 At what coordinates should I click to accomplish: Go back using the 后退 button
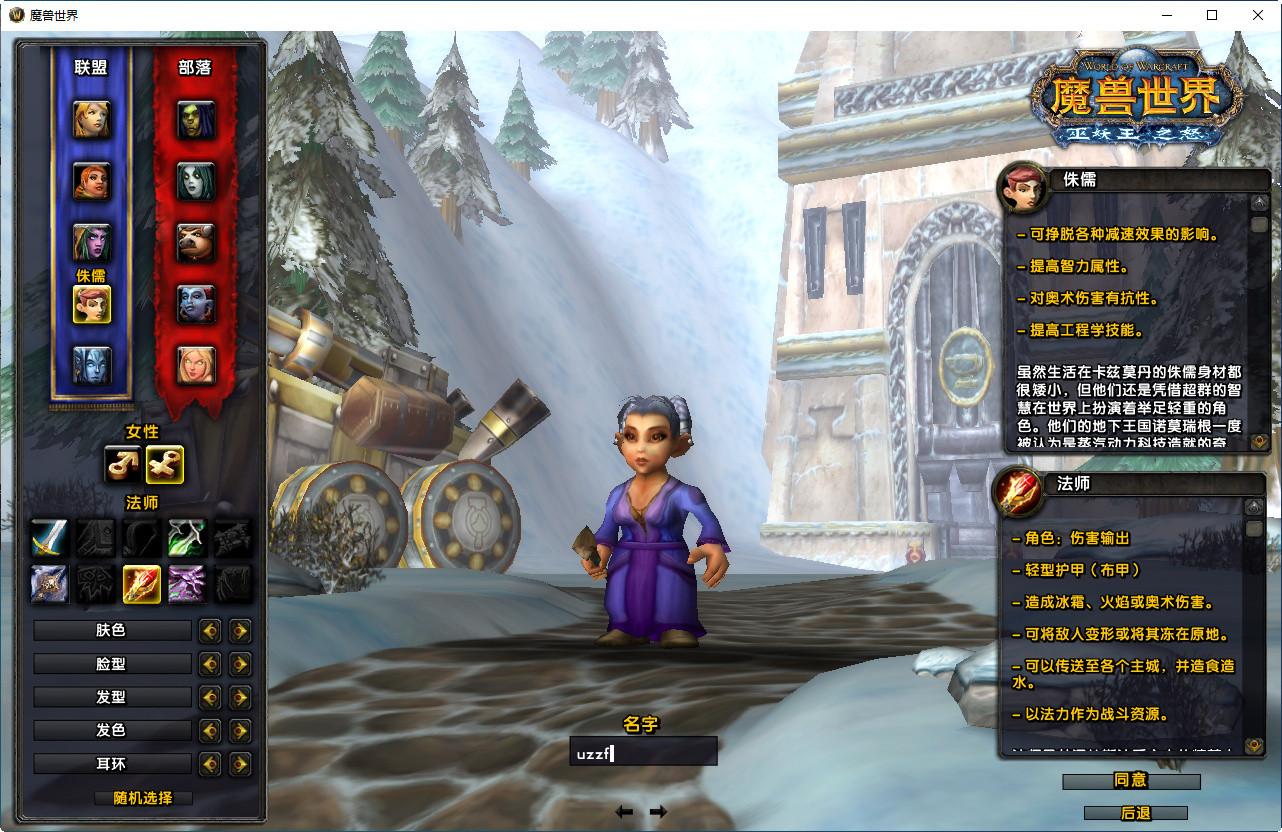(1135, 813)
